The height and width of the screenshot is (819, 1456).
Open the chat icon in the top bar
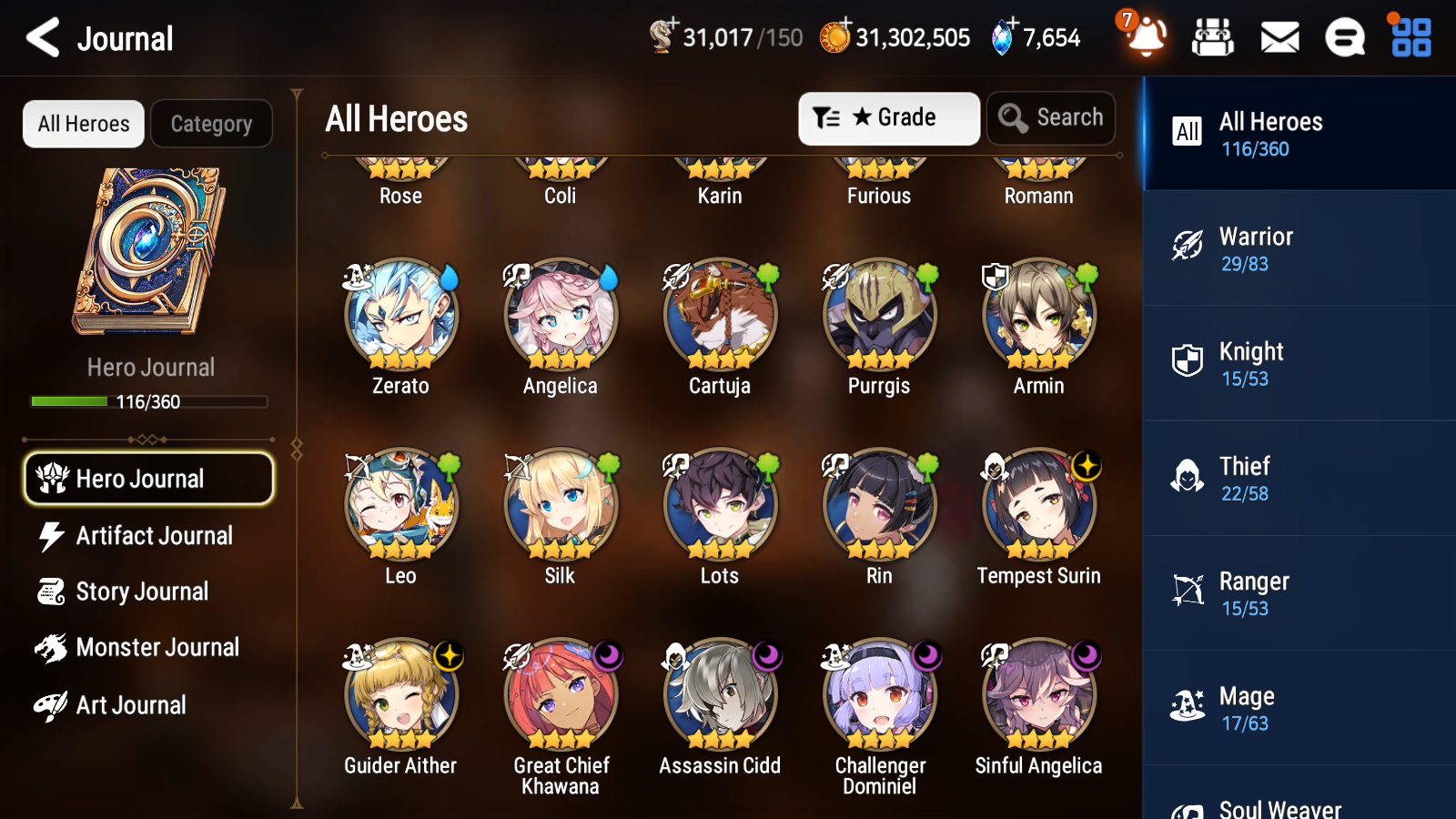pos(1344,38)
